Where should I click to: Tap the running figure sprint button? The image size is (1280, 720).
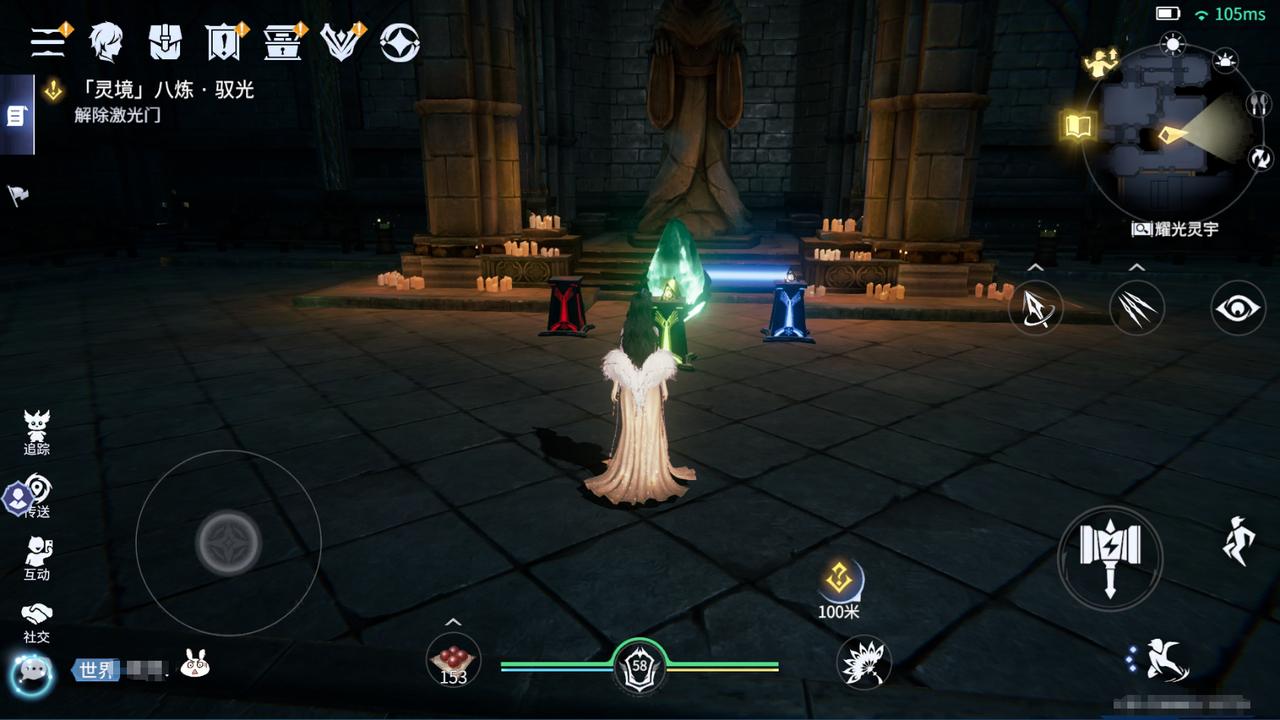click(x=1238, y=541)
